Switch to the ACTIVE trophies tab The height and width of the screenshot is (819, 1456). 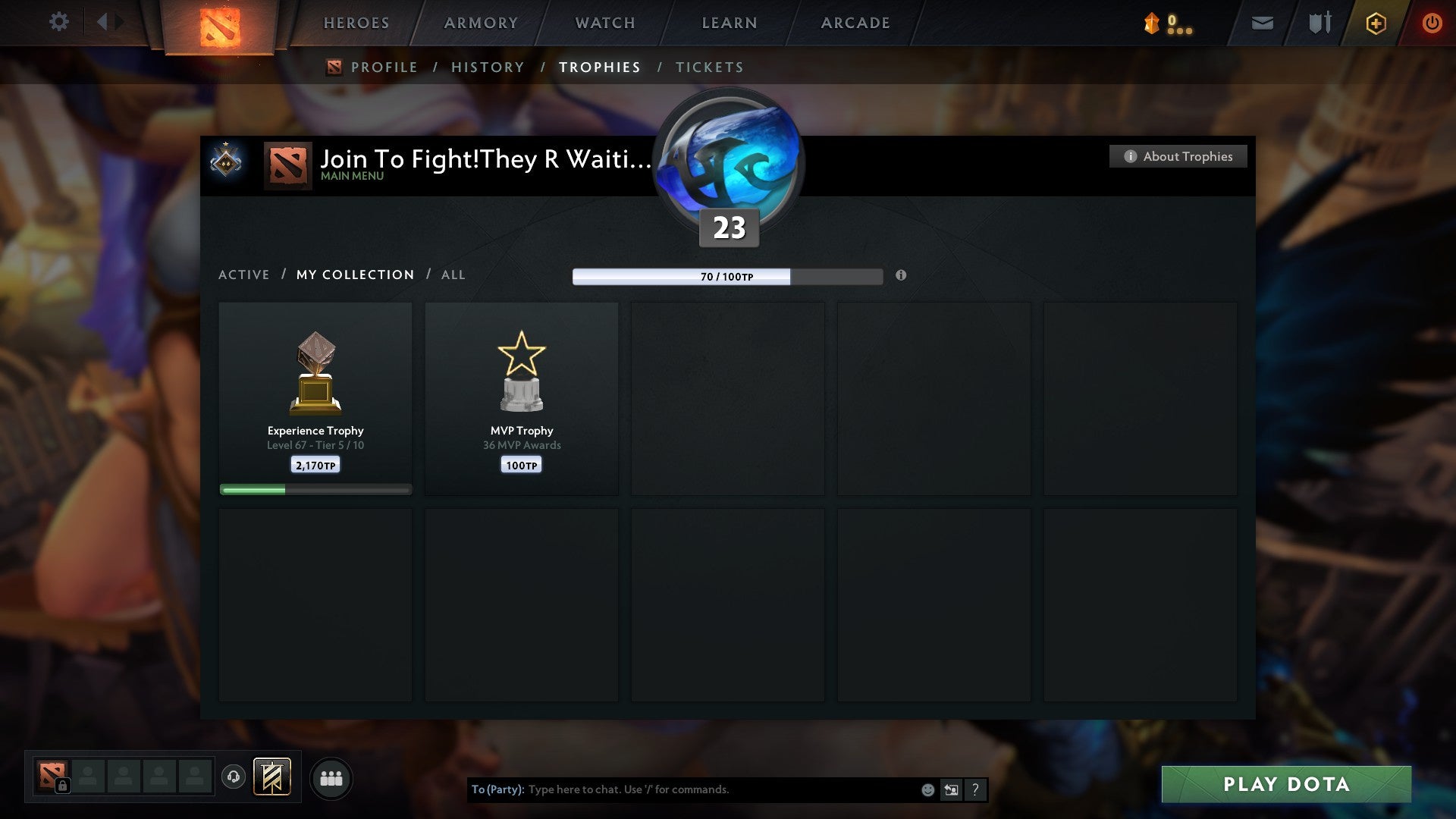(x=243, y=275)
